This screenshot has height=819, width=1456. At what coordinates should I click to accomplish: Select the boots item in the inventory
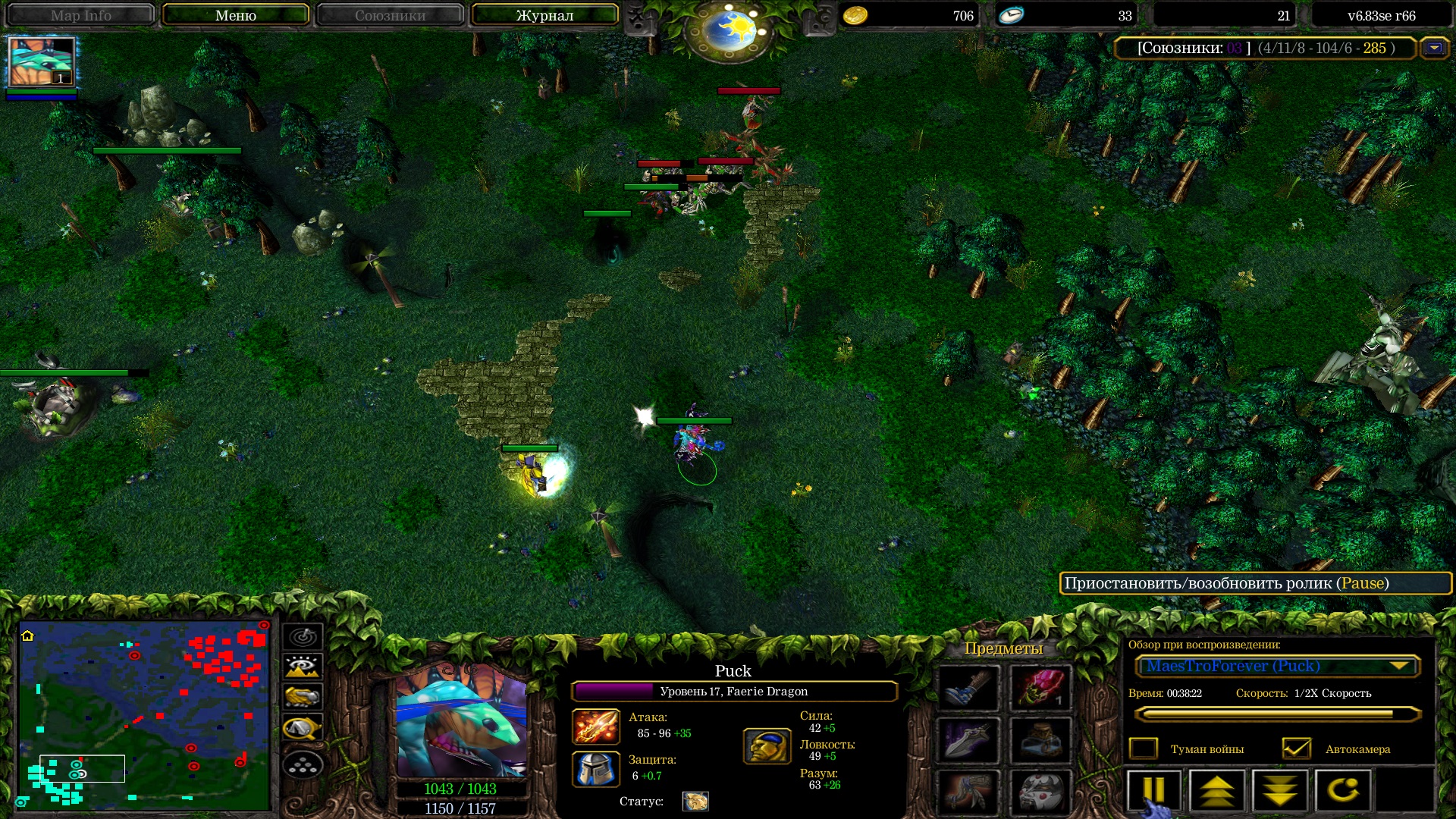(x=968, y=688)
